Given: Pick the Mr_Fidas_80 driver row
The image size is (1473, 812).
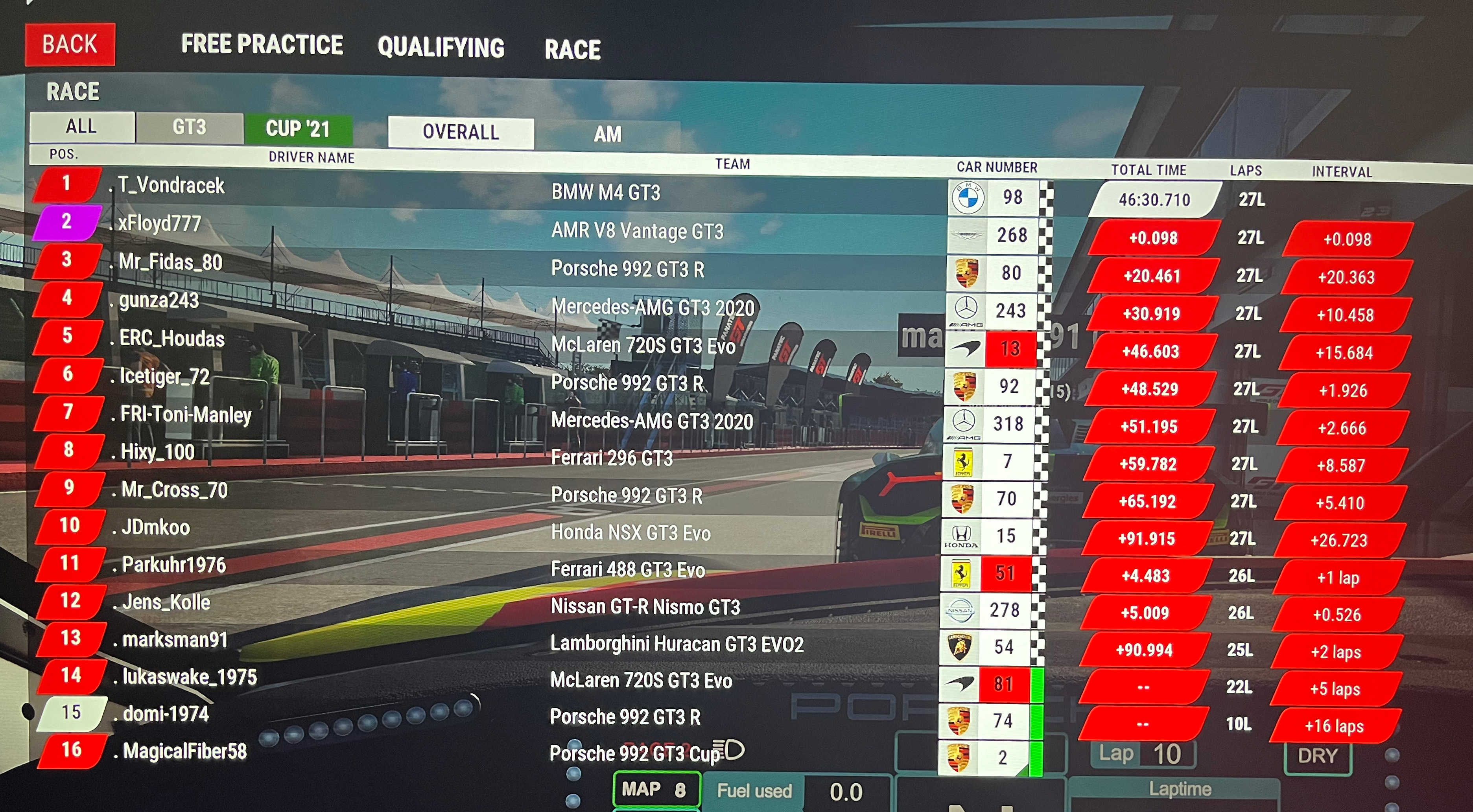Looking at the screenshot, I should (x=170, y=262).
